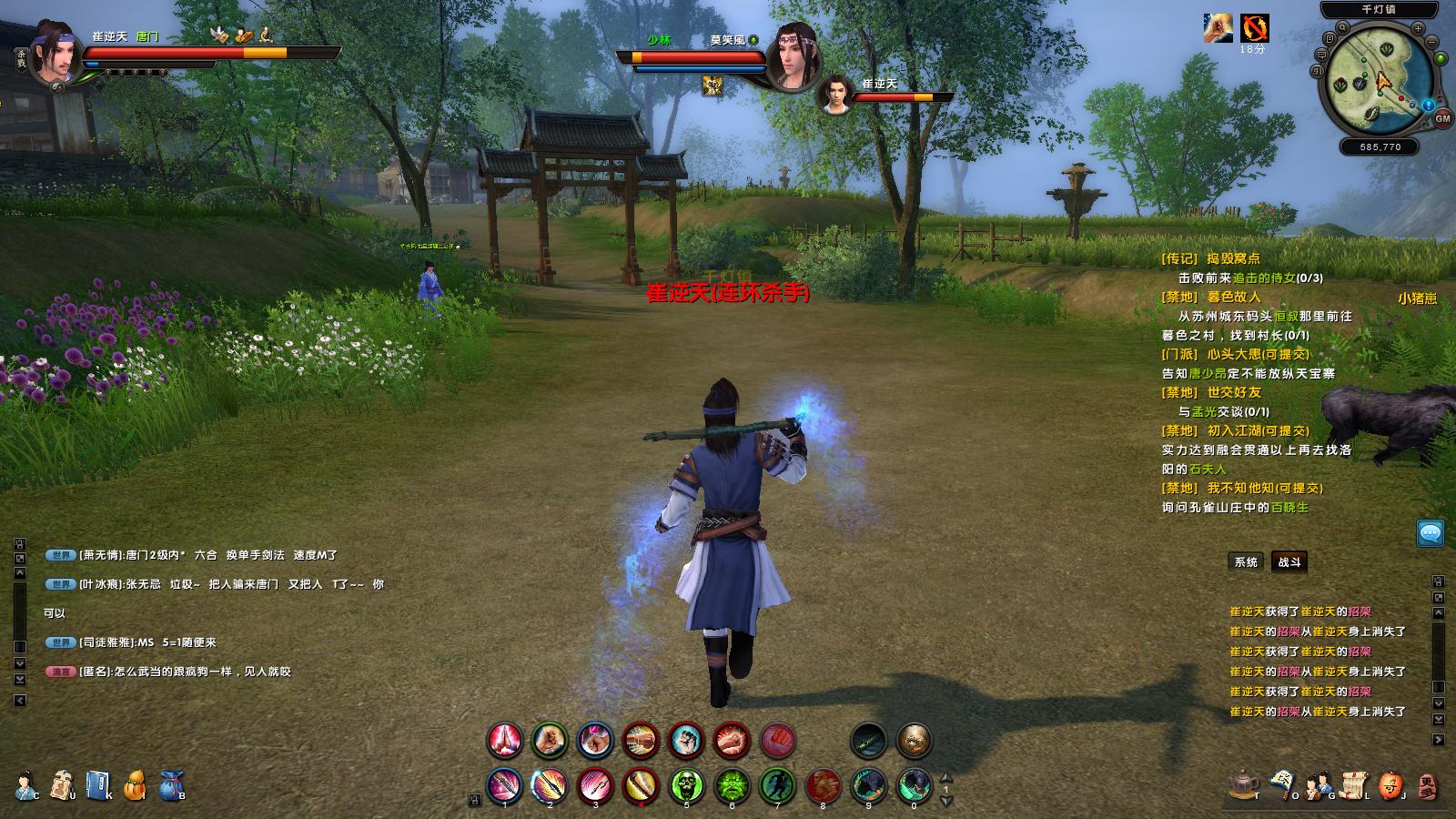Activate the green skull skill in slot 5
Image resolution: width=1456 pixels, height=819 pixels.
686,784
